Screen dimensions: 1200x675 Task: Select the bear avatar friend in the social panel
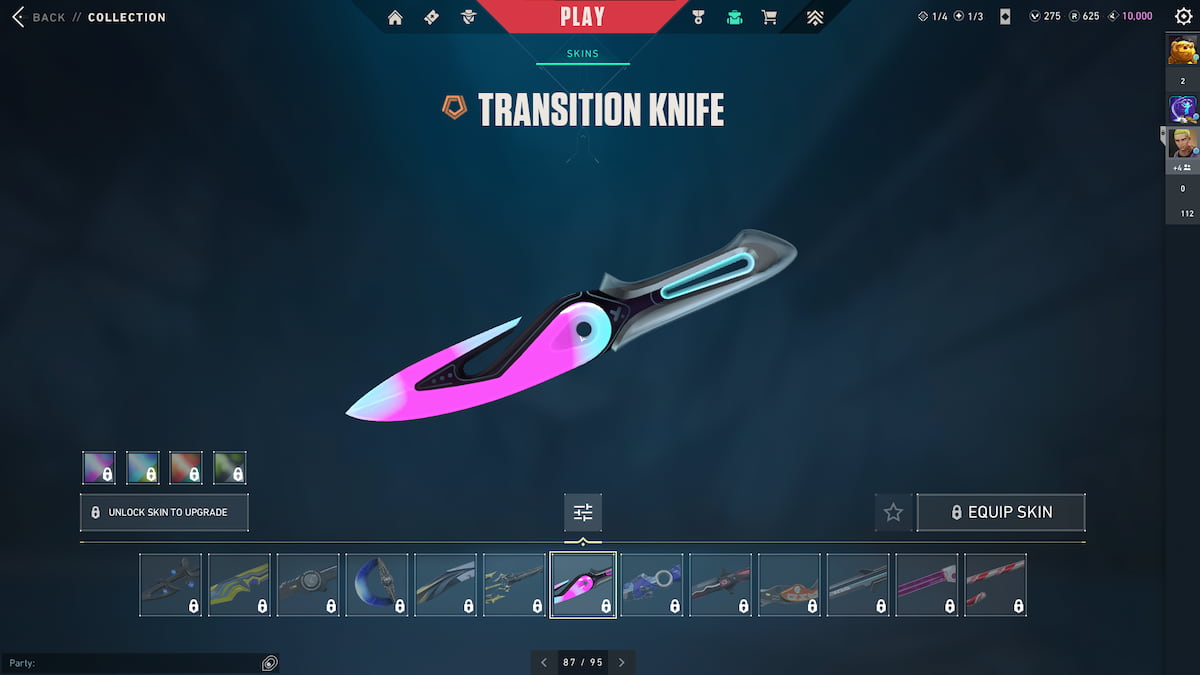click(x=1183, y=49)
